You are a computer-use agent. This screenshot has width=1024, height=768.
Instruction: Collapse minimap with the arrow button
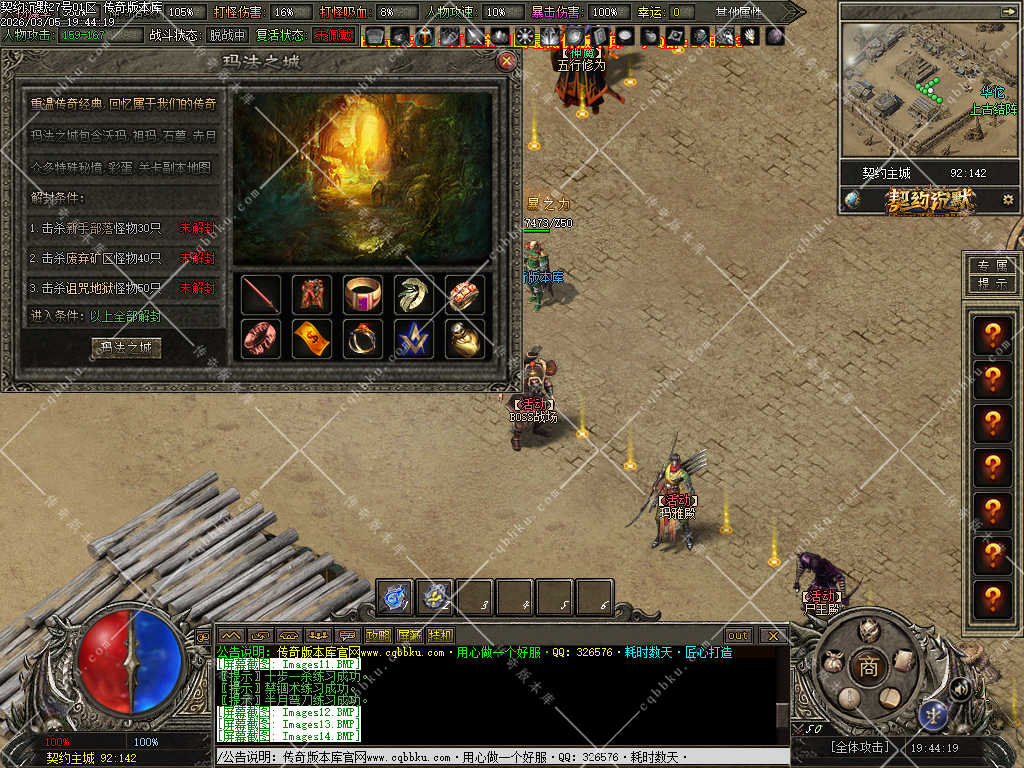click(x=1008, y=11)
